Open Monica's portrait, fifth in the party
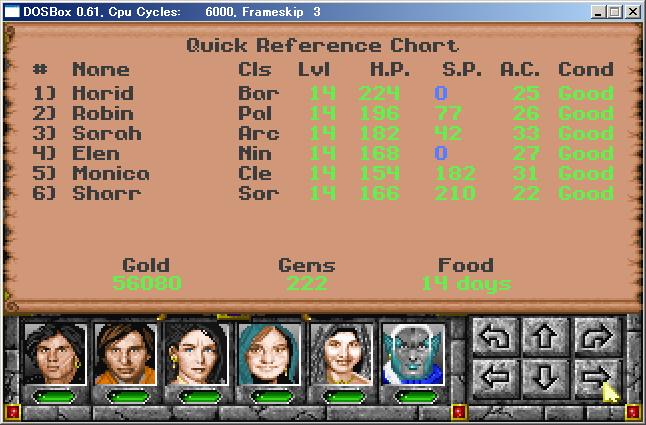The image size is (646, 425). pyautogui.click(x=340, y=354)
